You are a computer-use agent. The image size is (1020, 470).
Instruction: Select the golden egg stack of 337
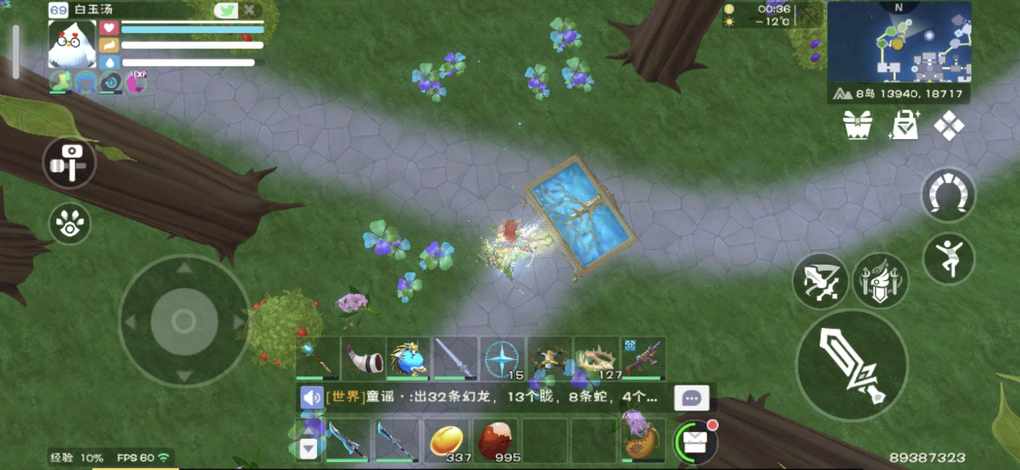tap(447, 439)
